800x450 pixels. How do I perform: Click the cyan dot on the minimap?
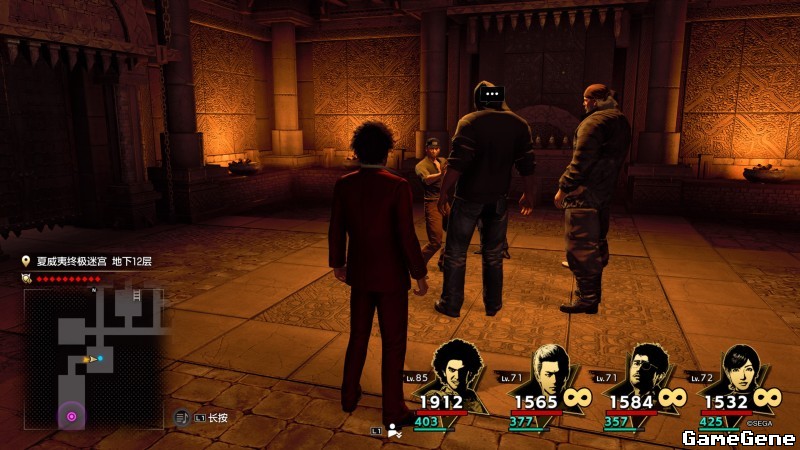(100, 358)
